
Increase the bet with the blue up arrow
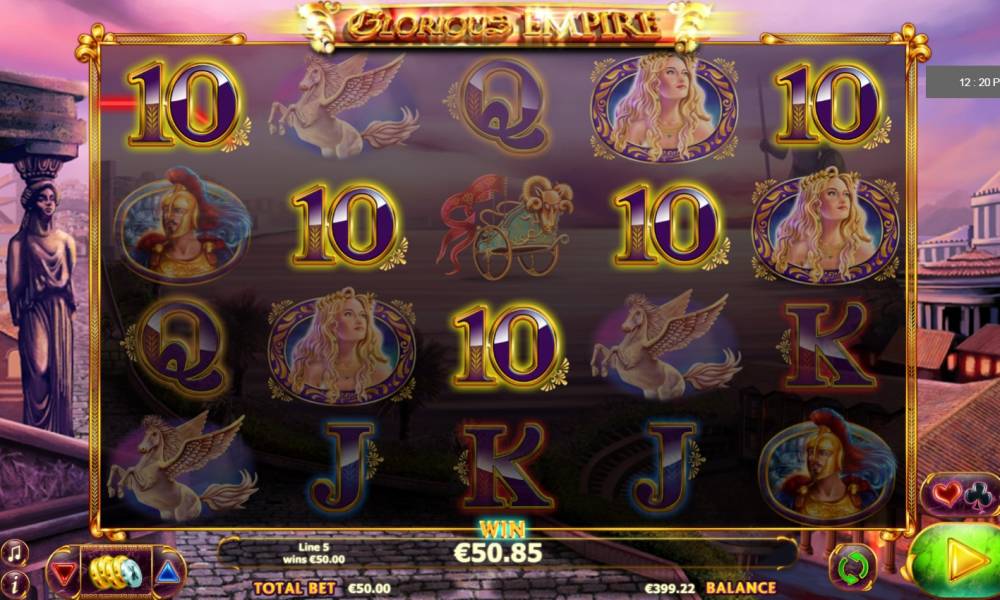(168, 571)
